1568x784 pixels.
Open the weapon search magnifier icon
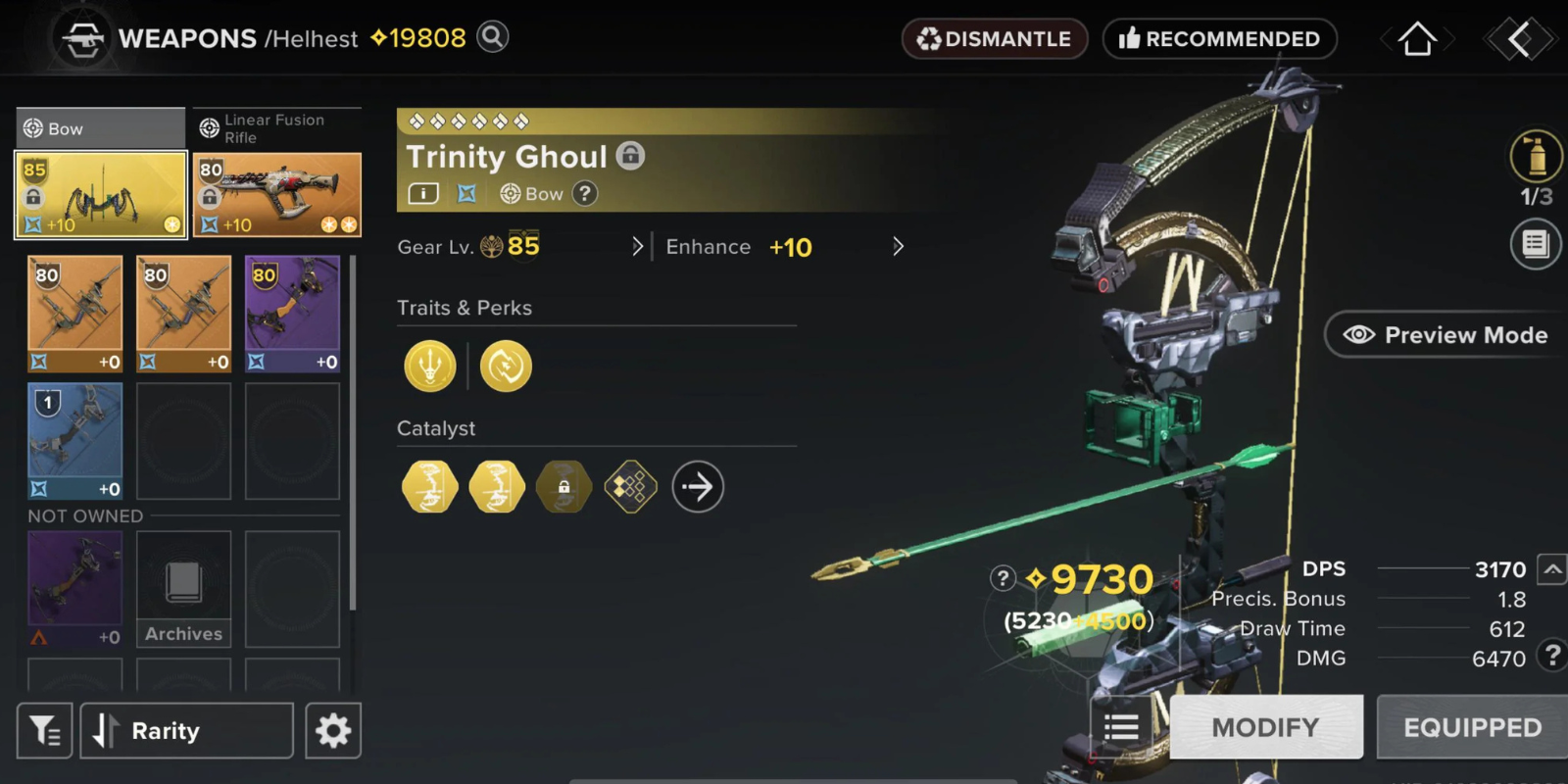[x=493, y=36]
